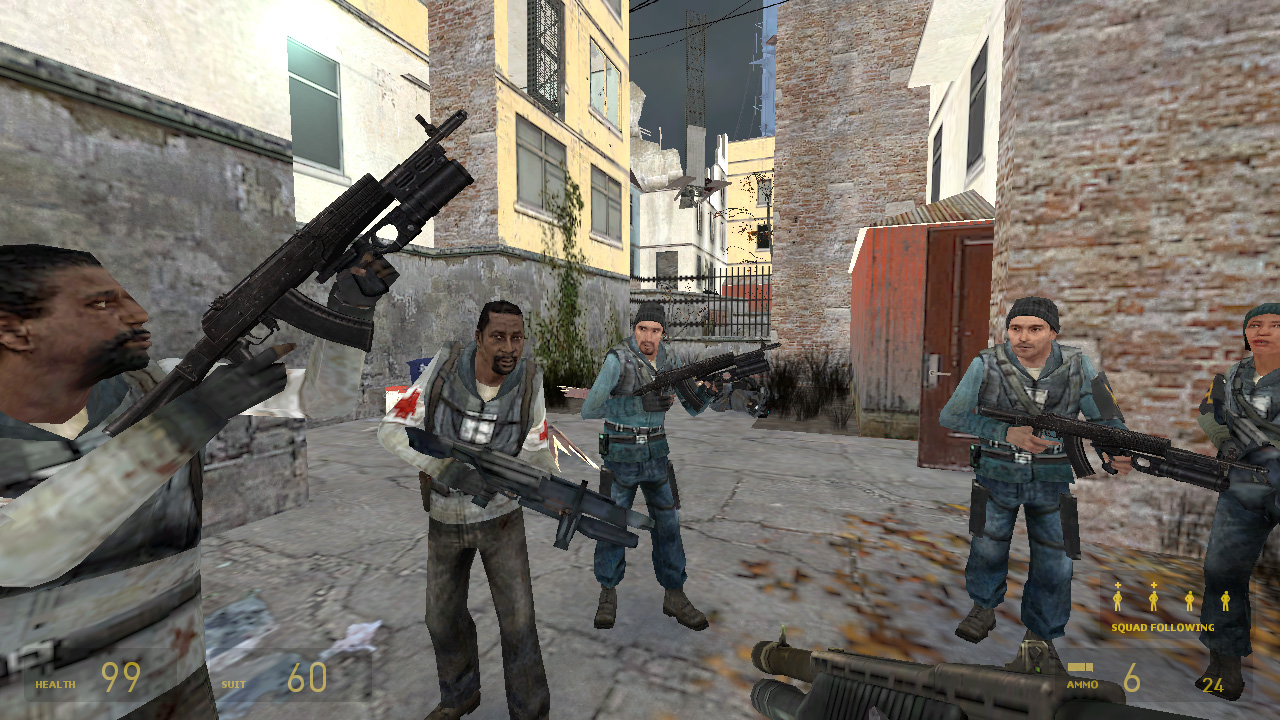The width and height of the screenshot is (1280, 720).
Task: Select the second medic icon with health cross
Action: point(1154,600)
